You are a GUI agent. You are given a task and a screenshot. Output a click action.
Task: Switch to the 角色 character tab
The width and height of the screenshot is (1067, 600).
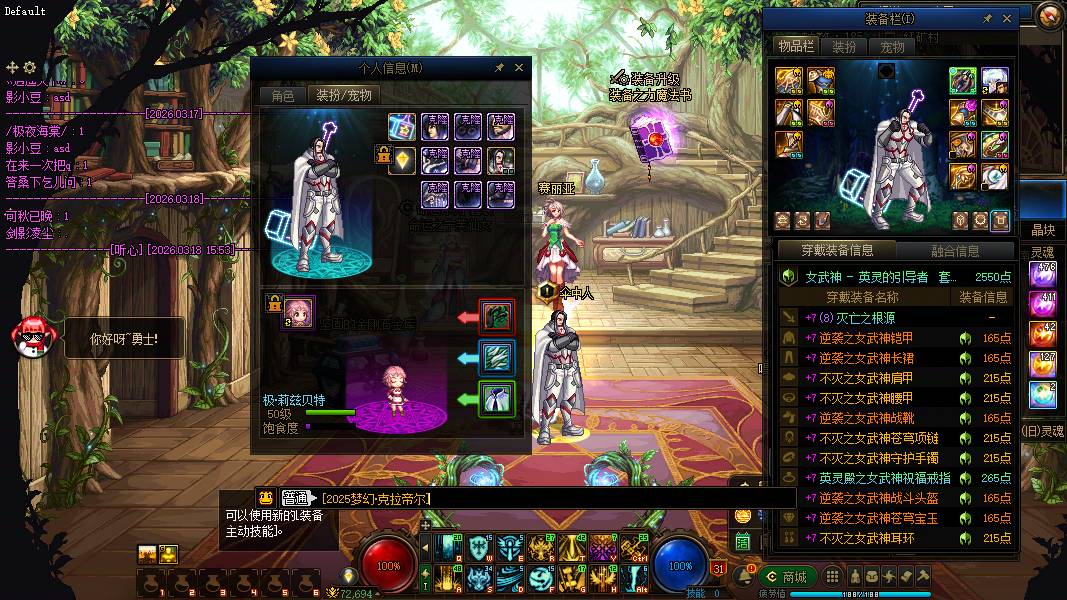(283, 95)
